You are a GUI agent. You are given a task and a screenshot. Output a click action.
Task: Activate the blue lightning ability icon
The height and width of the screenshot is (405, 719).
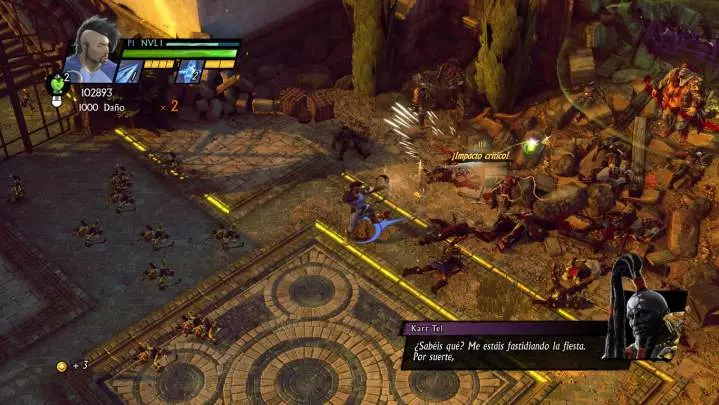click(x=190, y=72)
